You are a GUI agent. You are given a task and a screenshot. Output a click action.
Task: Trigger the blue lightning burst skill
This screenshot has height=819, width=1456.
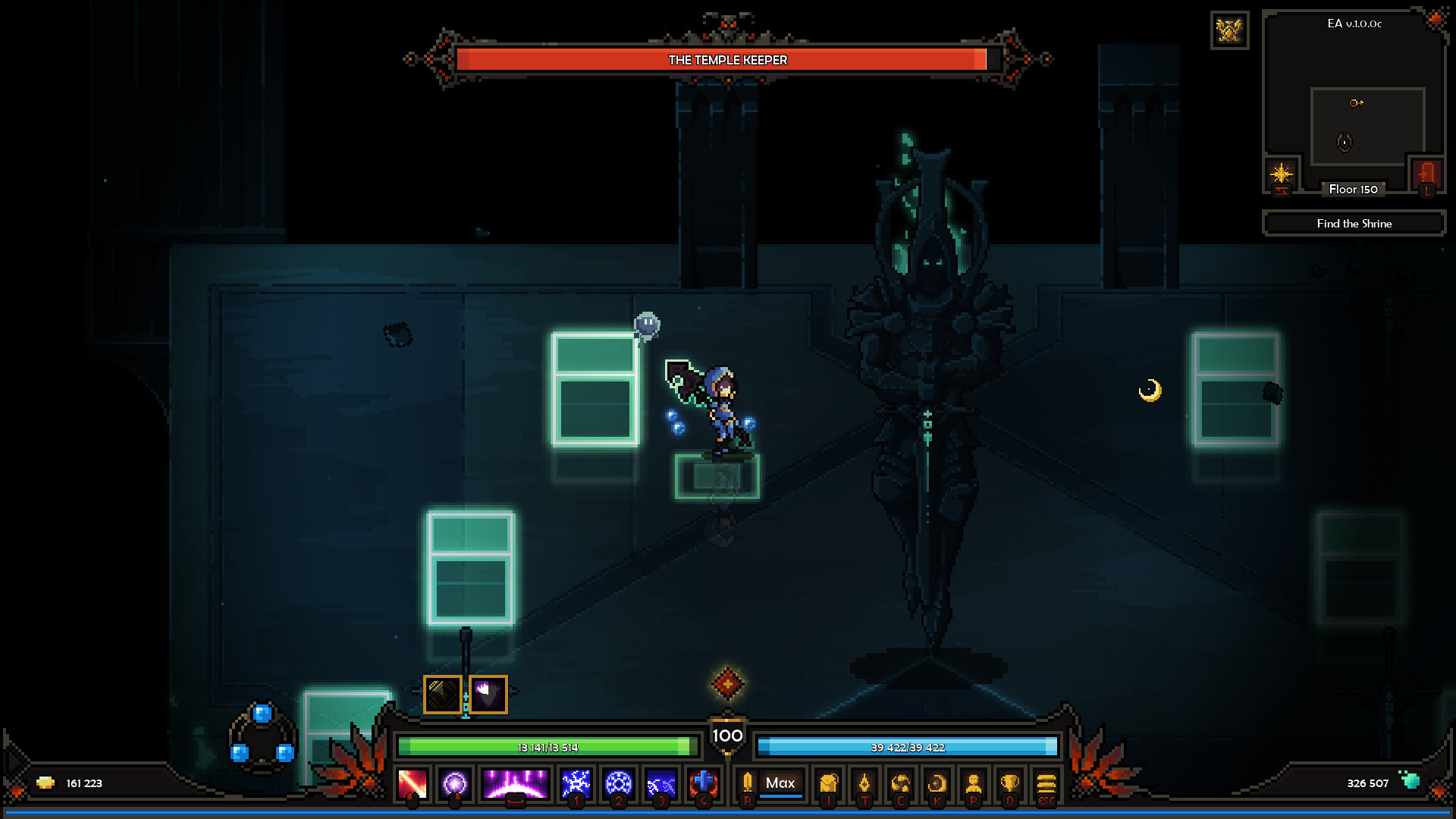coord(576,783)
